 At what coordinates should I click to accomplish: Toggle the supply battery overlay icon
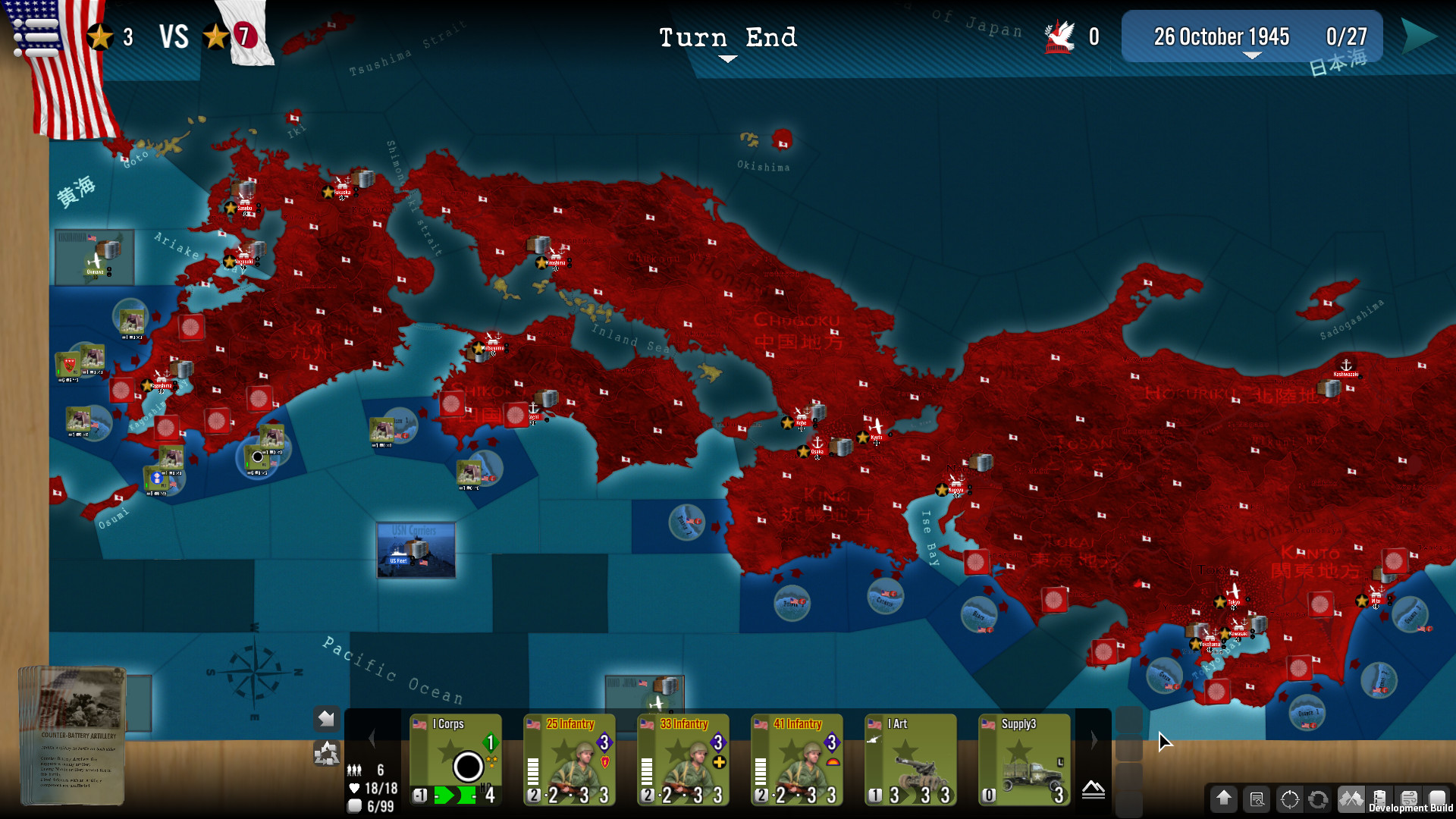point(1380,799)
